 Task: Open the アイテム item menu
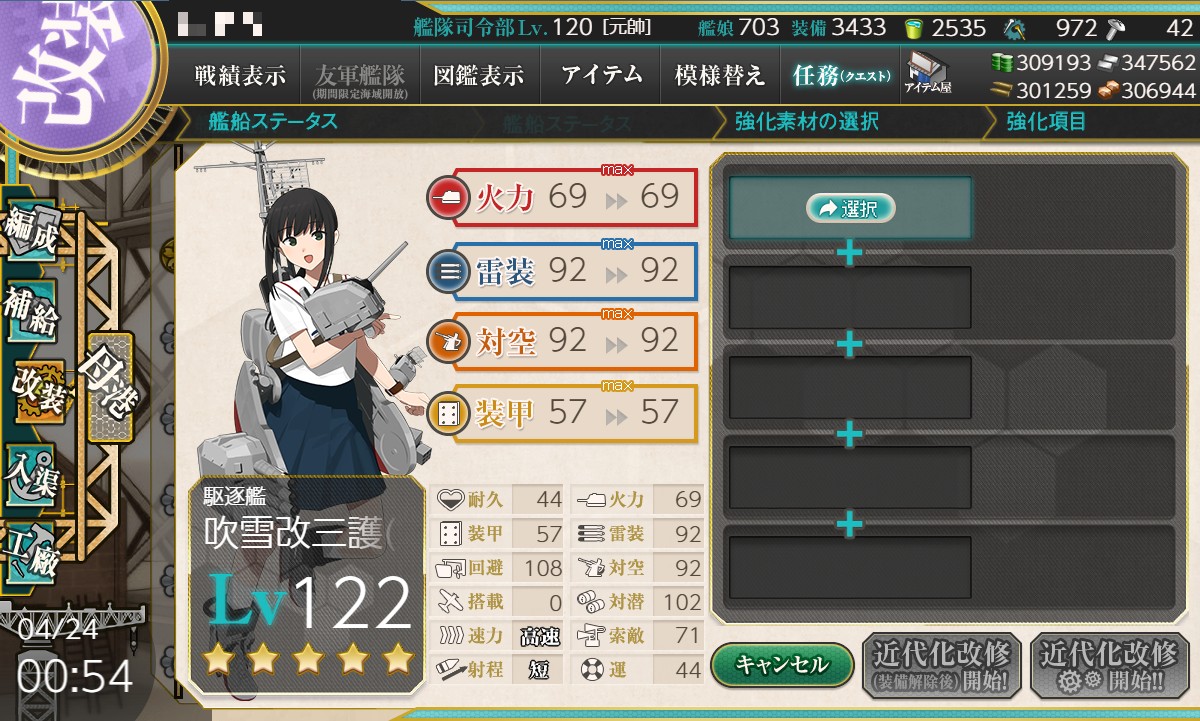click(601, 76)
